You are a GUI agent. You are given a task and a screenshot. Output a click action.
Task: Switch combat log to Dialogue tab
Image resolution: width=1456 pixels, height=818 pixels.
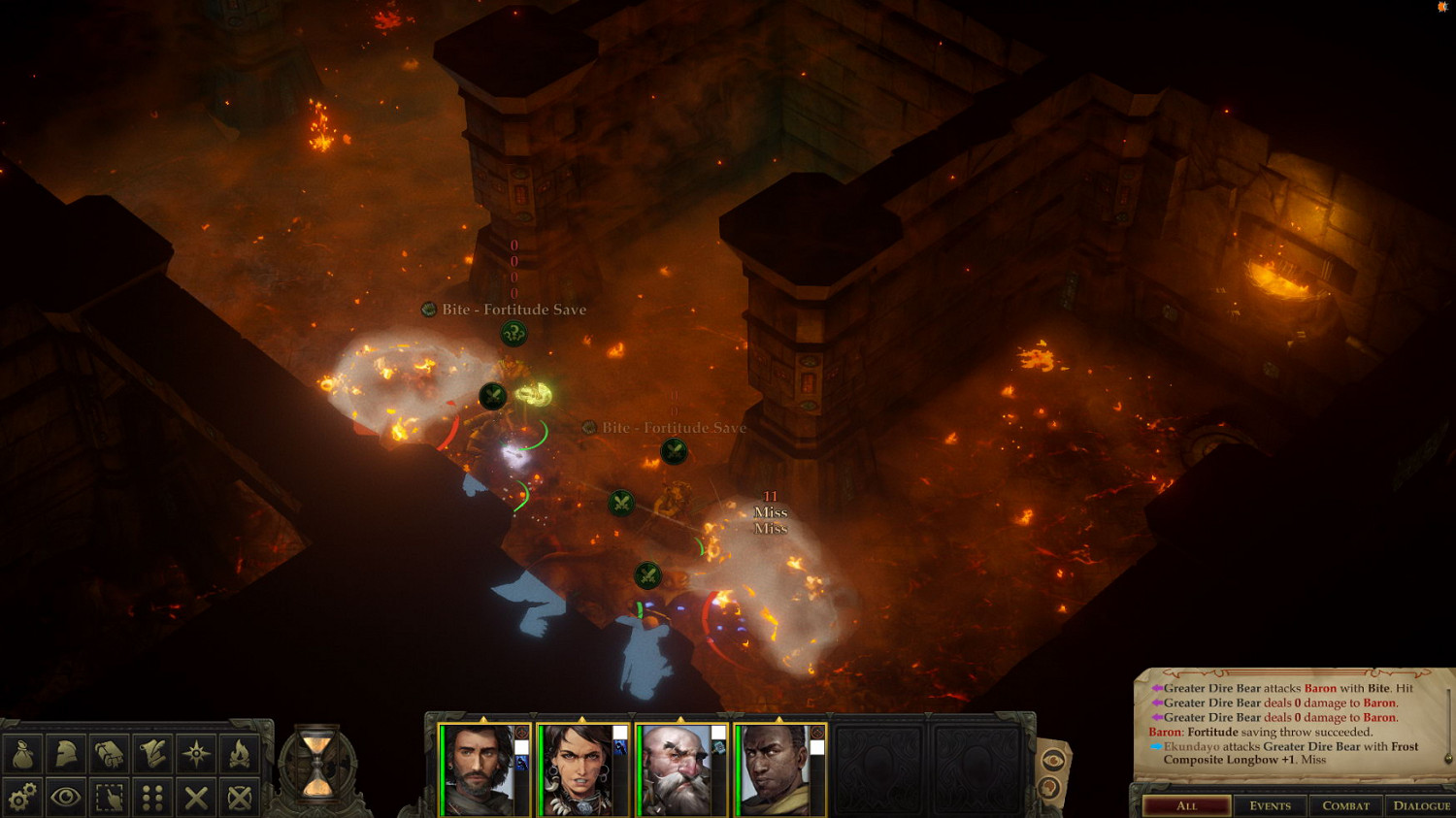tap(1421, 805)
